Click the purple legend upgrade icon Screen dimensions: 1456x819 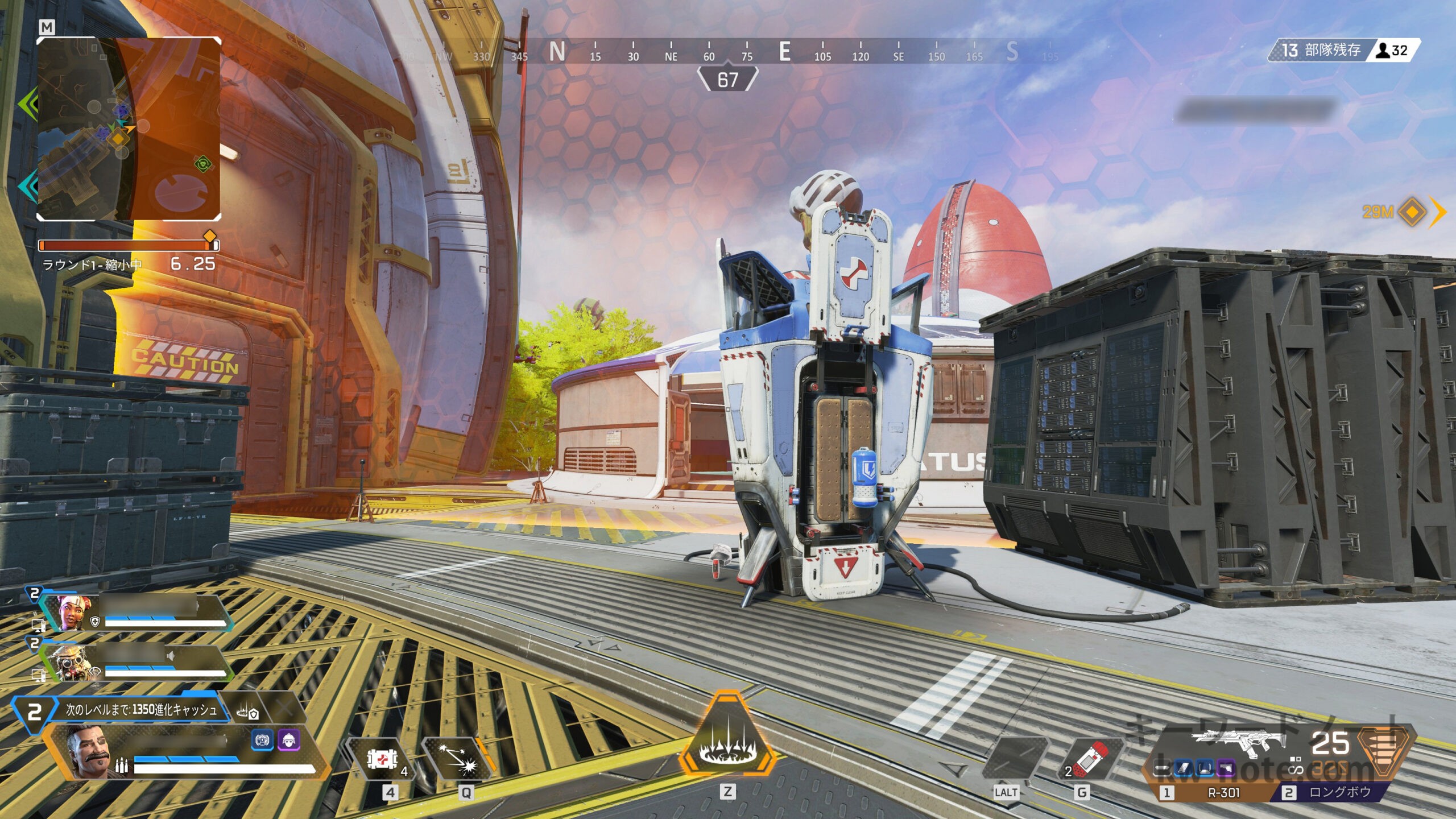pos(288,741)
